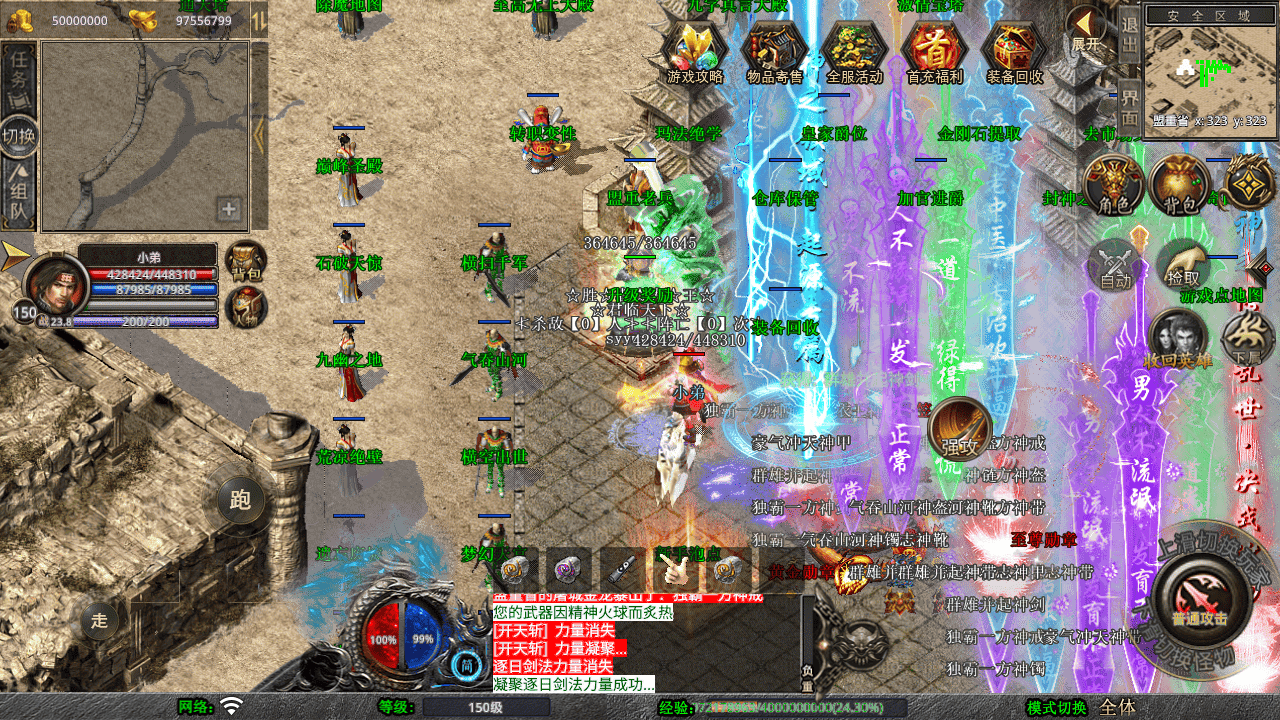The image size is (1280, 720).
Task: Open the 界面 interface button
Action: (1129, 104)
